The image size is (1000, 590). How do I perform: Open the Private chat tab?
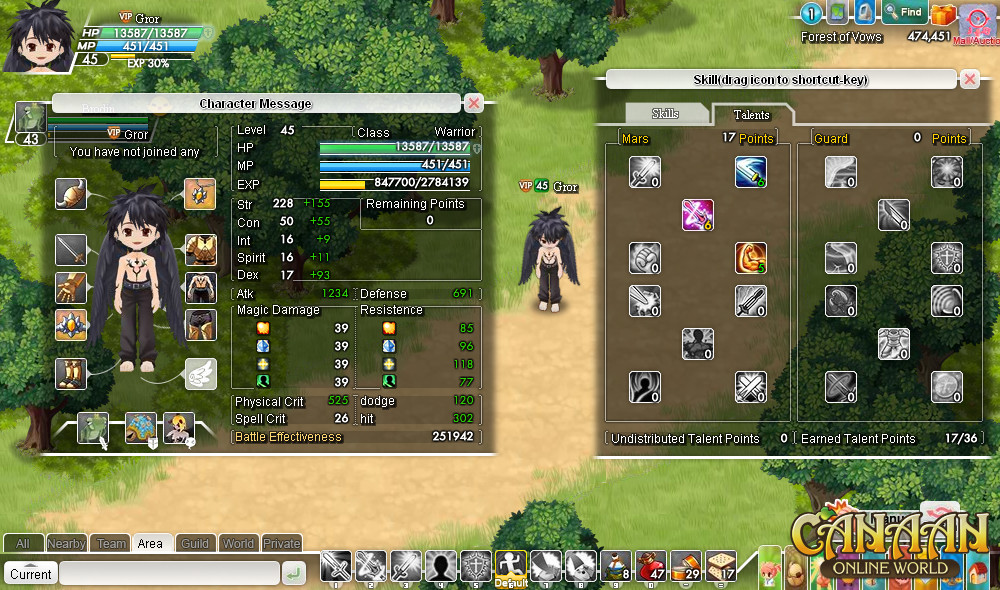[x=281, y=544]
